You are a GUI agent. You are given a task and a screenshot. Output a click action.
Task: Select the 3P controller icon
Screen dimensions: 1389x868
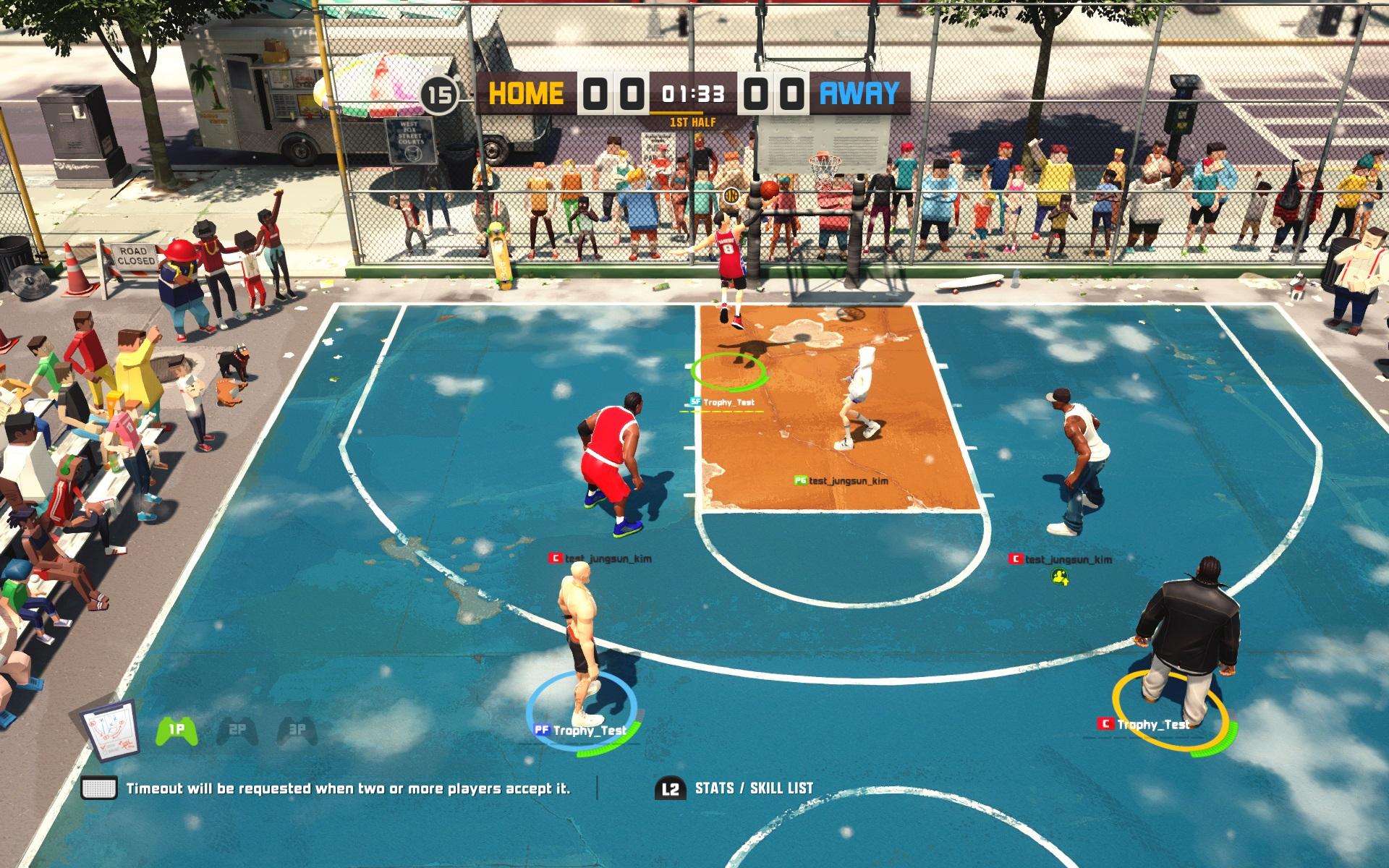point(297,731)
